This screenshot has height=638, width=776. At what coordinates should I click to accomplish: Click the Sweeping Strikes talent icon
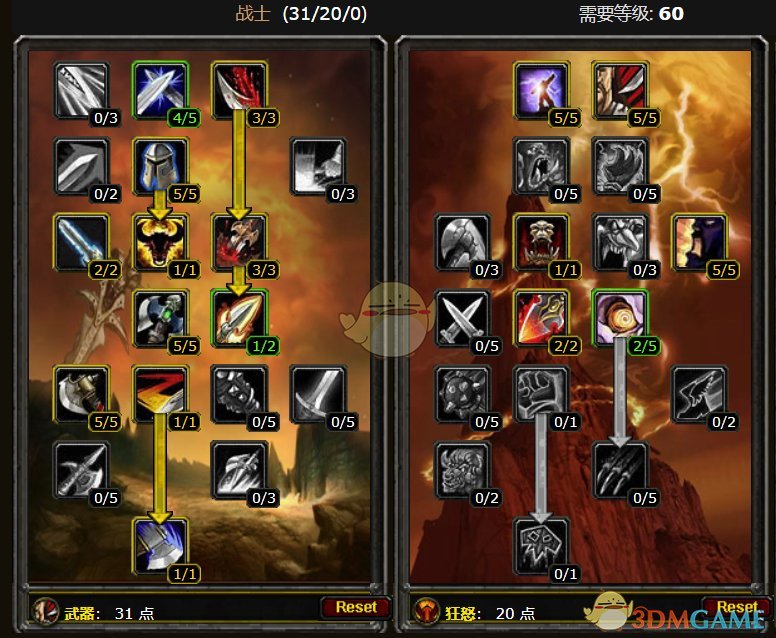tap(160, 394)
